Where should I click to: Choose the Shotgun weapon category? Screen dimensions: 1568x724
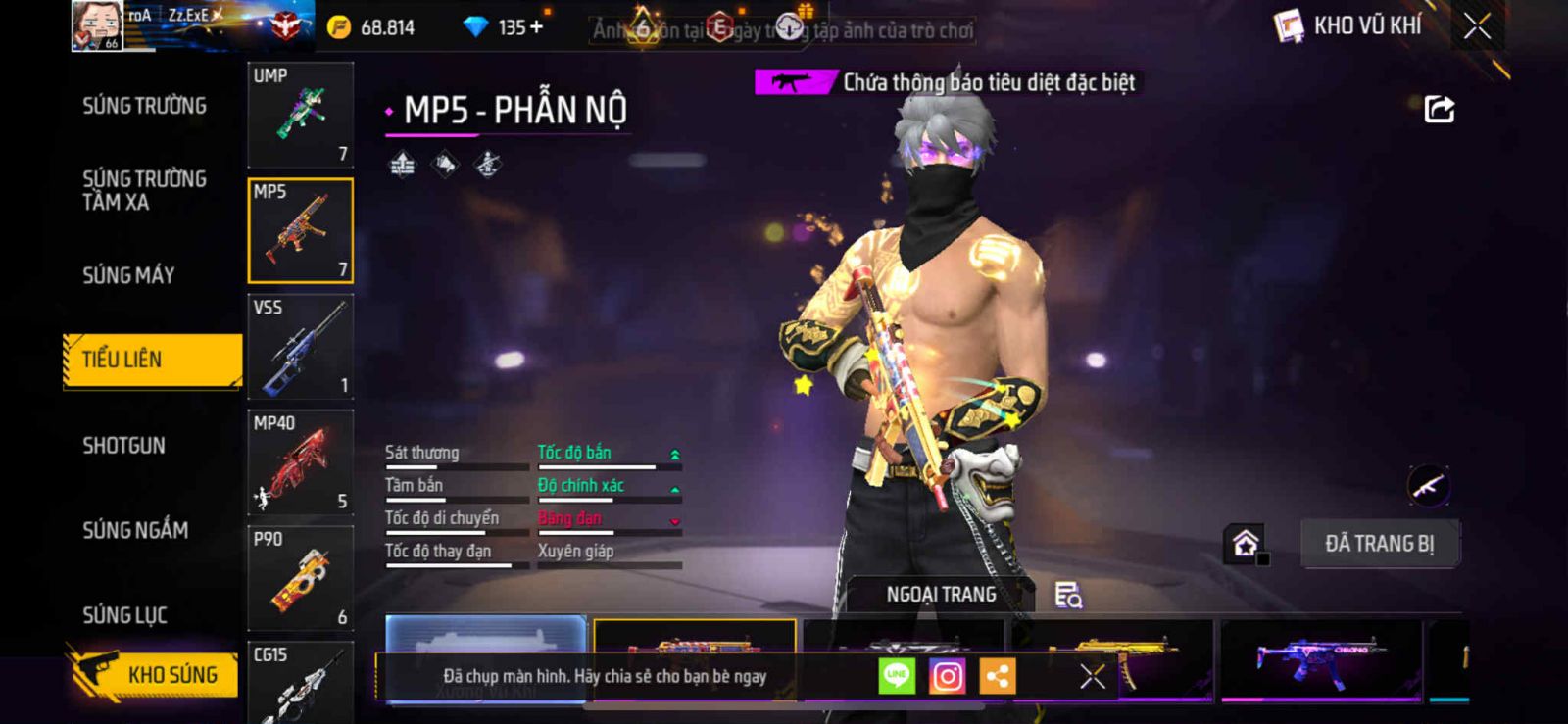(x=123, y=446)
